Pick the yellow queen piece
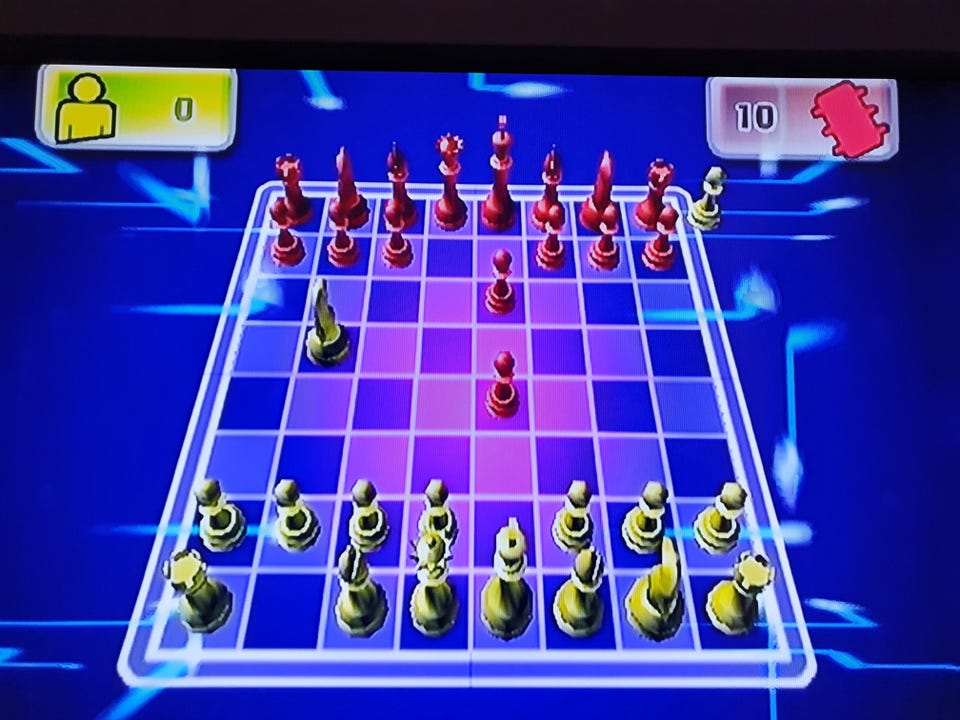This screenshot has height=720, width=960. click(434, 587)
